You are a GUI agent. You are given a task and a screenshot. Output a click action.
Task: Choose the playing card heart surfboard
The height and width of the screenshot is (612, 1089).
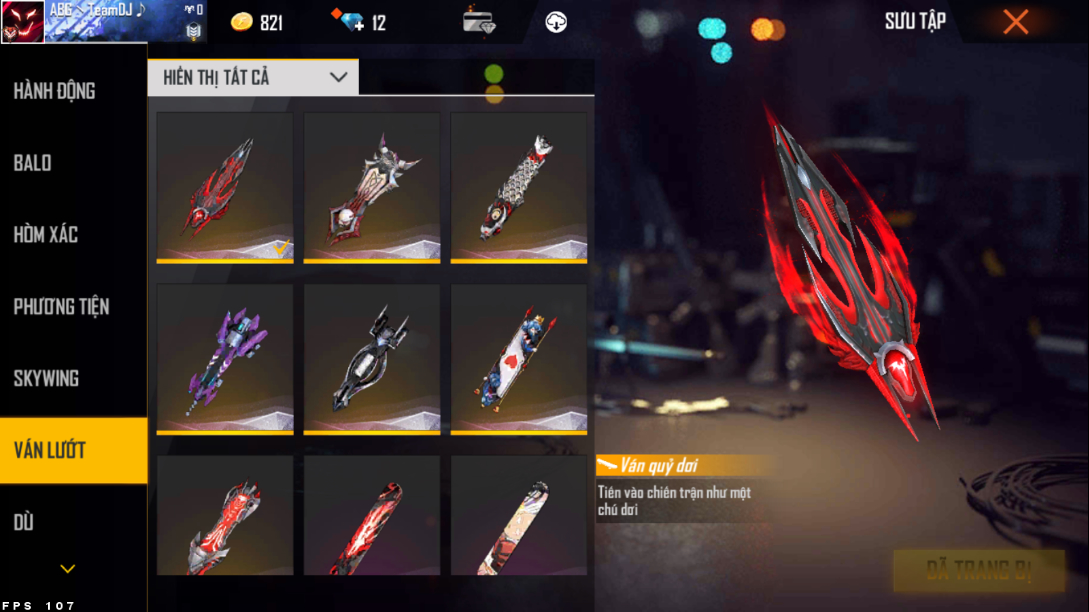[x=518, y=359]
